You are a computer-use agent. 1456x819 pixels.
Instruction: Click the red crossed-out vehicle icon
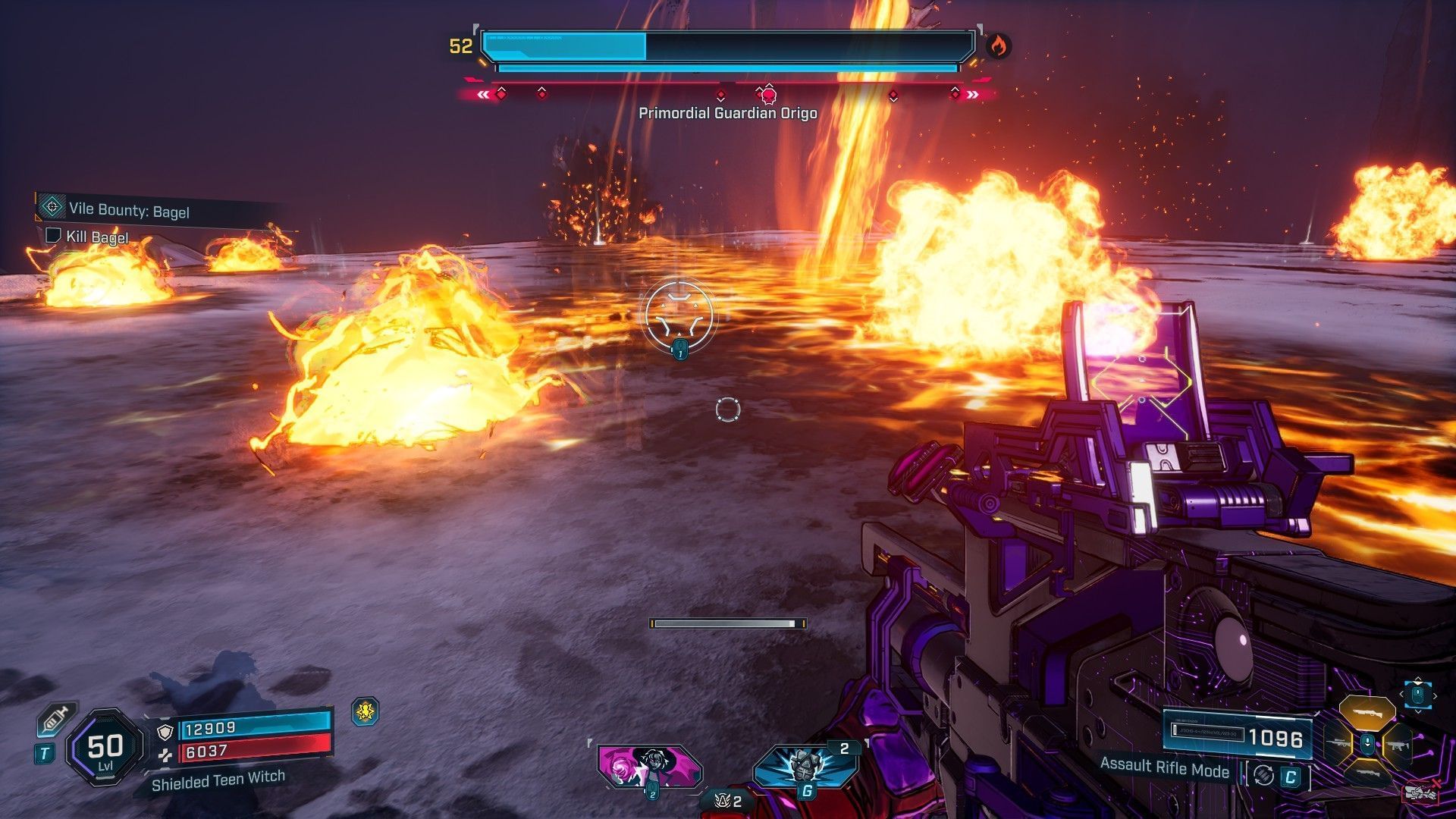pyautogui.click(x=1421, y=791)
